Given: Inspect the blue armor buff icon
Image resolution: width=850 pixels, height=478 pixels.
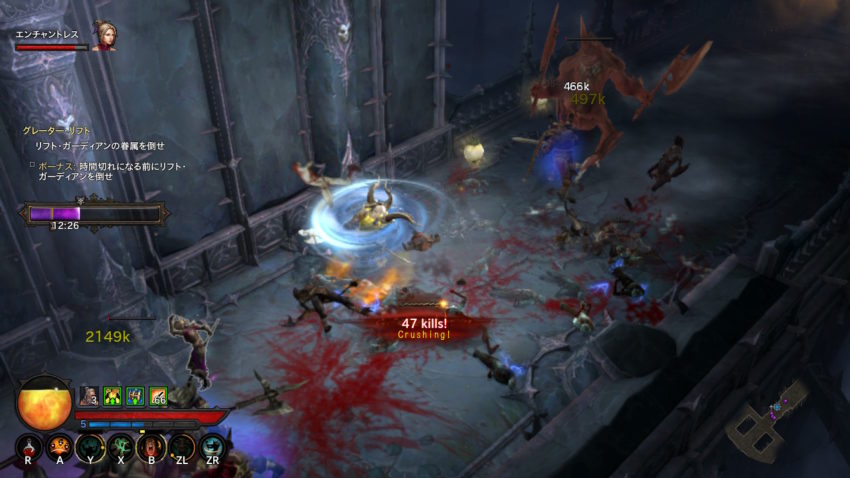Looking at the screenshot, I should tap(134, 396).
